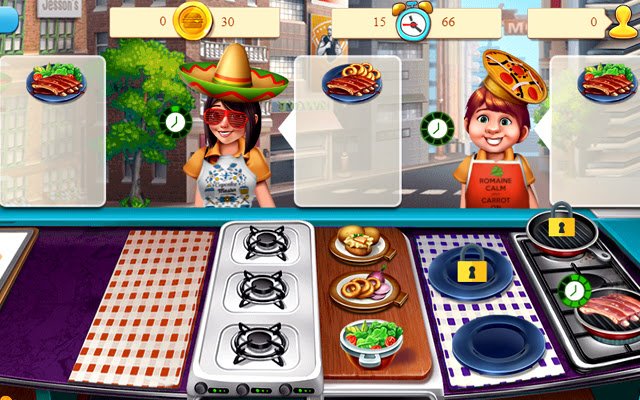Select the baked potato side dish
Screen dimensions: 640x400
point(356,242)
